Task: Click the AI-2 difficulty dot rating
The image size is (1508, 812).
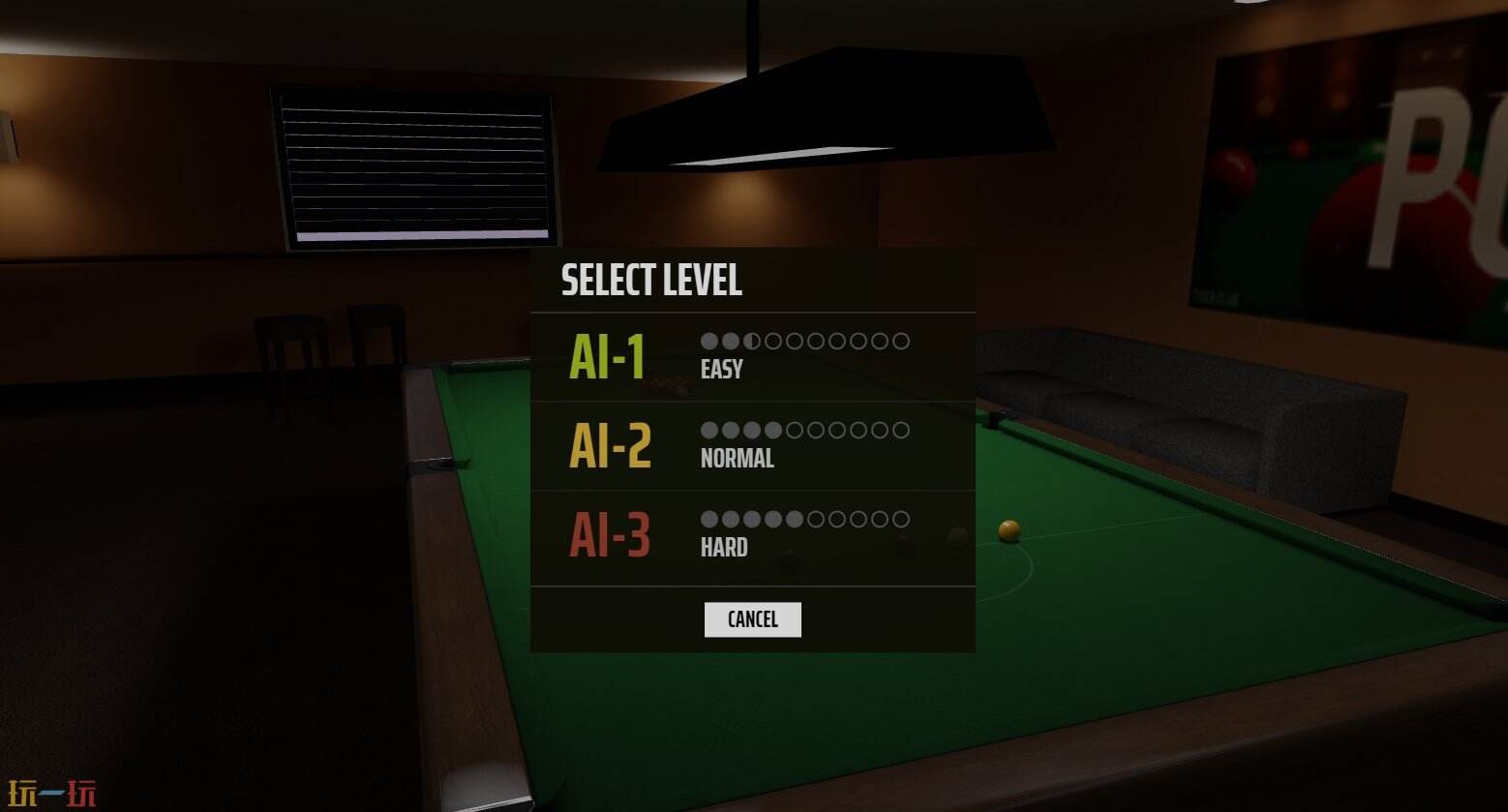Action: 806,430
